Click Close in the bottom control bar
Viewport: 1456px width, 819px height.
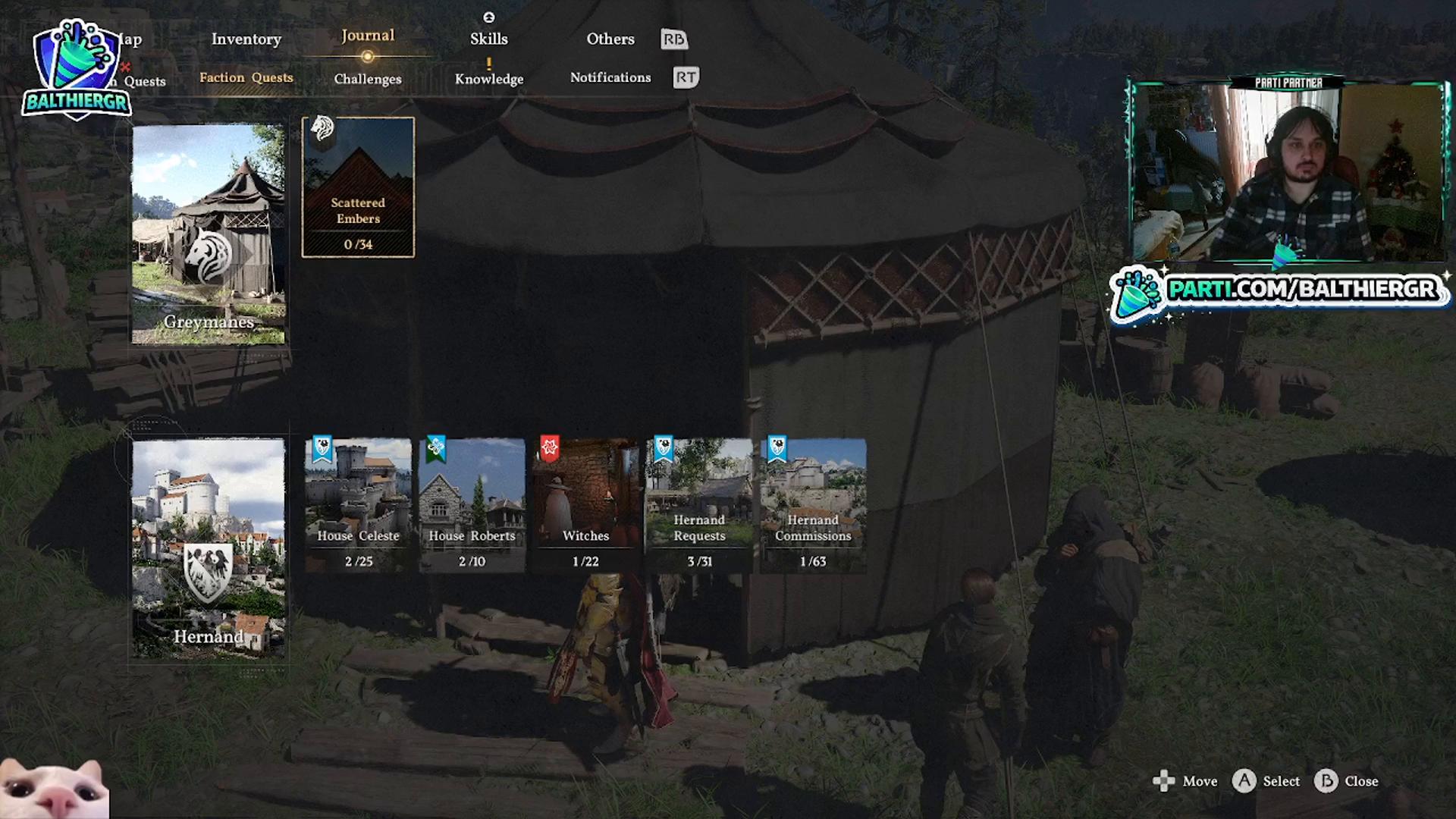coord(1363,781)
